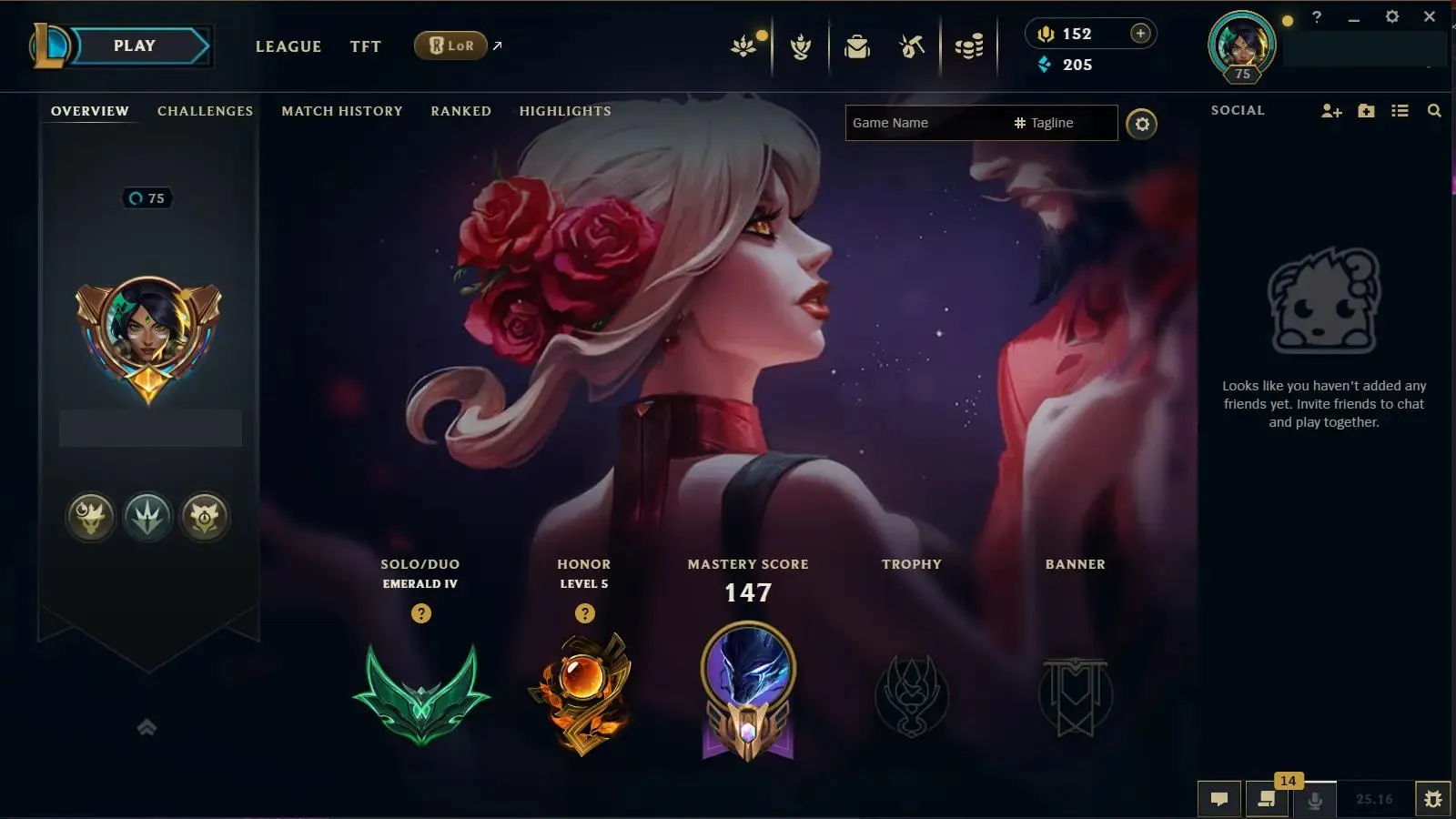This screenshot has height=819, width=1456.
Task: Open friend list display options list icon
Action: tap(1400, 110)
